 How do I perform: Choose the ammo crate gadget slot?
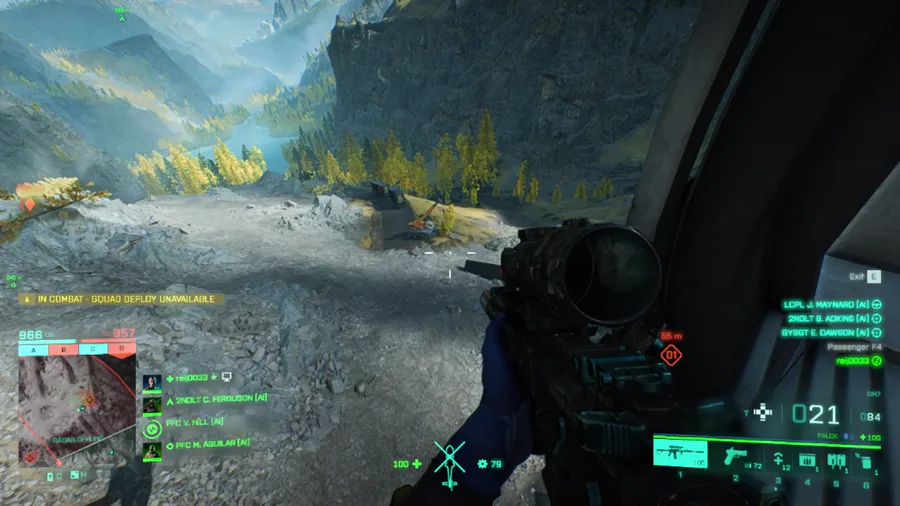click(x=806, y=460)
